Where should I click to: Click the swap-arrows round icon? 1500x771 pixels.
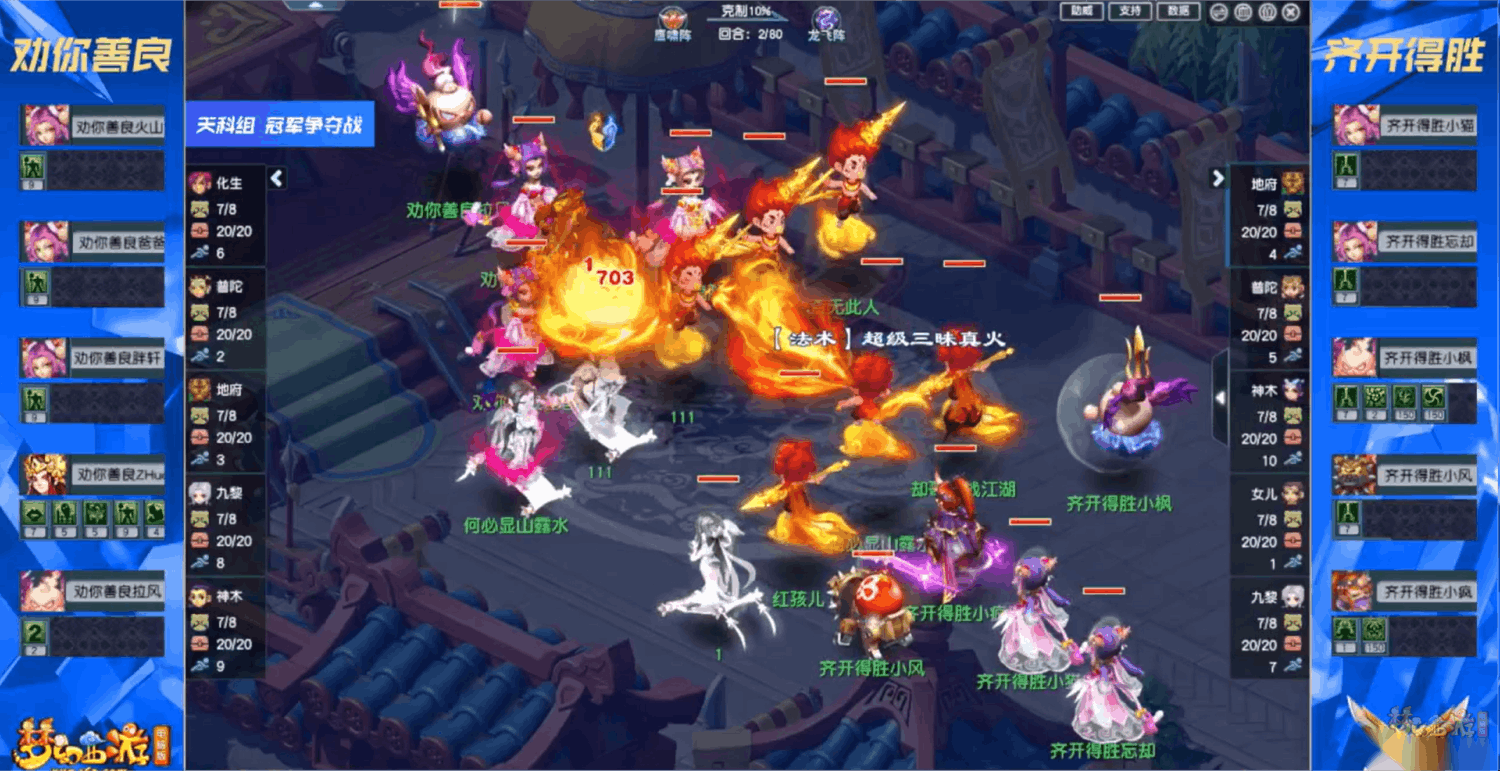click(x=1217, y=12)
